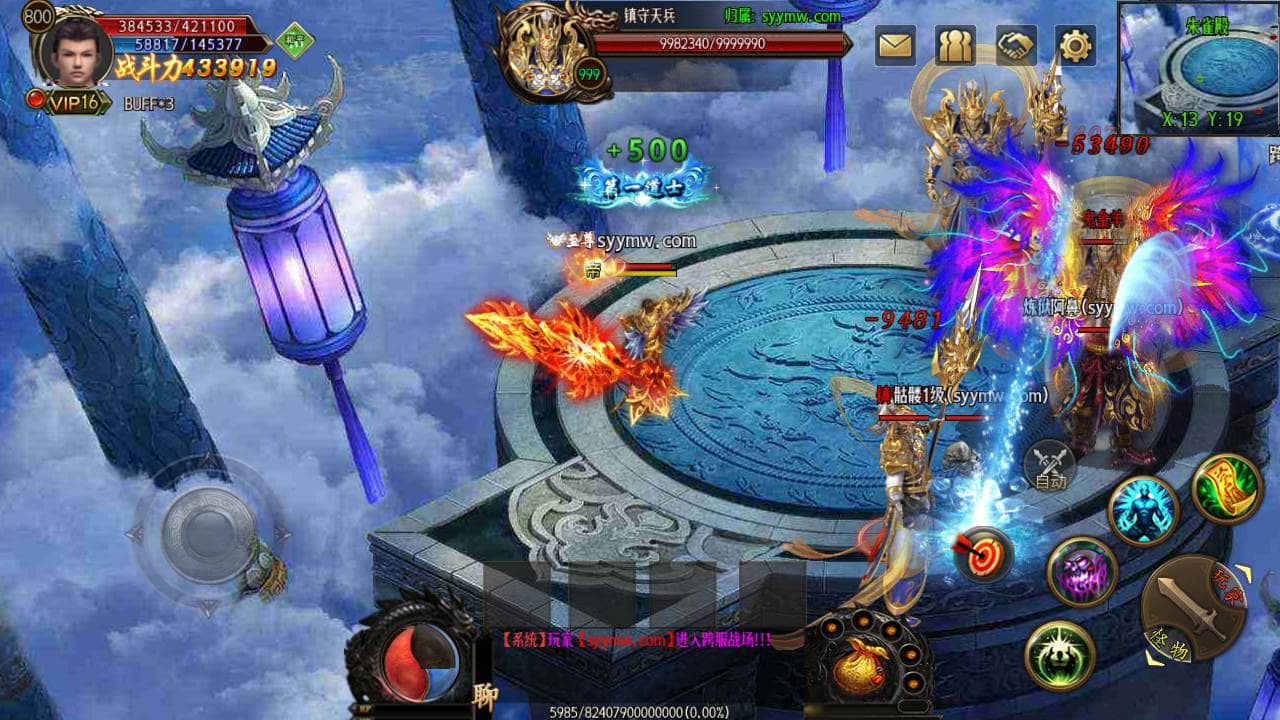The height and width of the screenshot is (720, 1280).
Task: Open the mail envelope icon
Action: (x=895, y=45)
